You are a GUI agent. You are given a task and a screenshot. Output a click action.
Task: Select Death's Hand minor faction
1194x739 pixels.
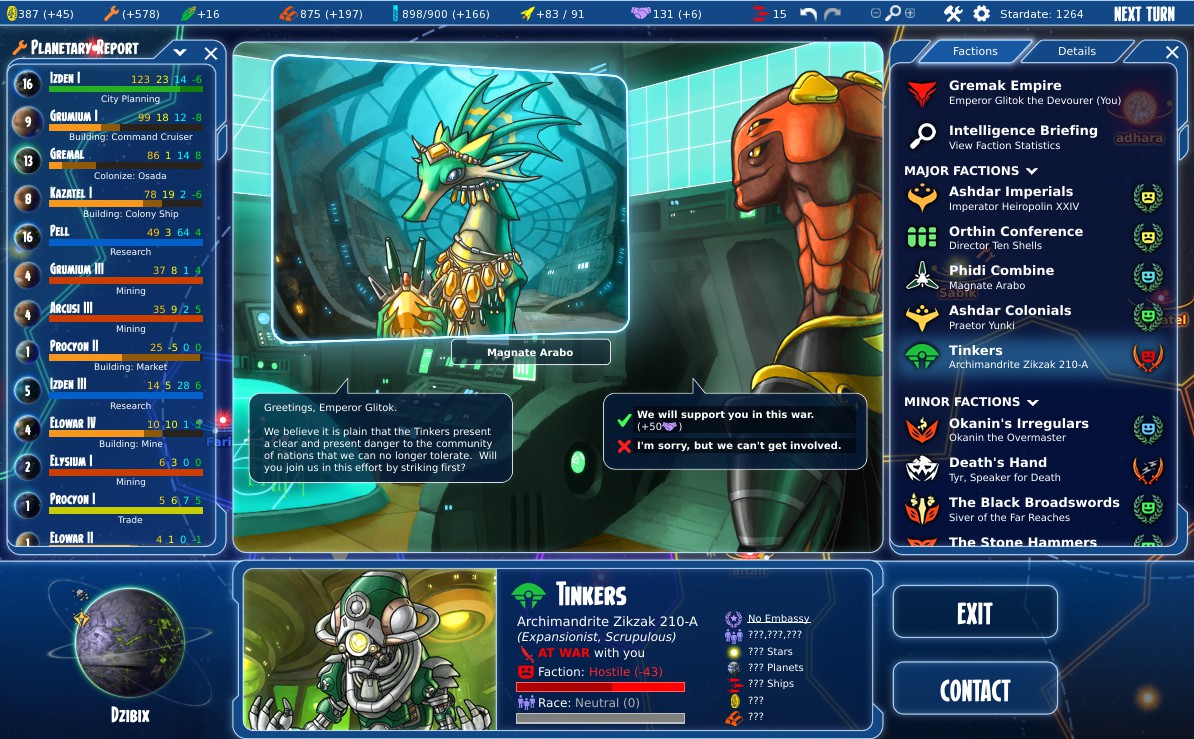(997, 469)
